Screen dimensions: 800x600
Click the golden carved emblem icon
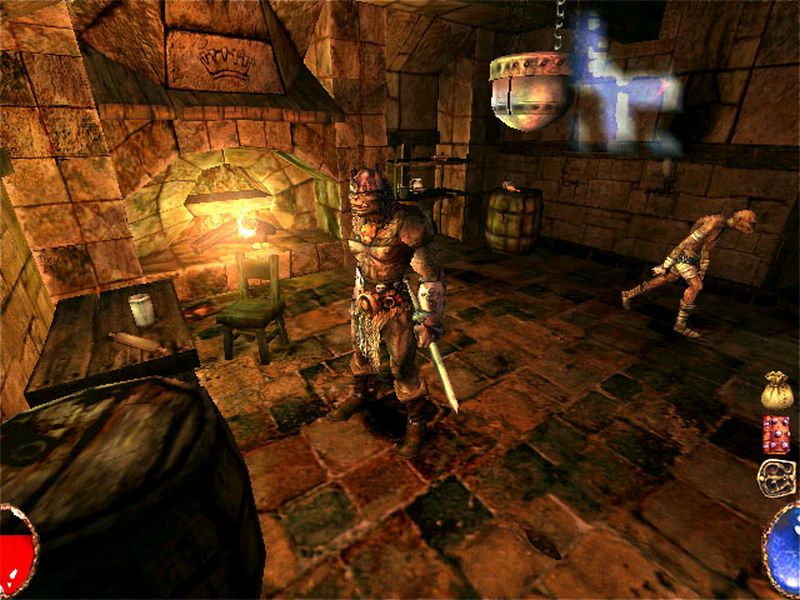(x=776, y=478)
